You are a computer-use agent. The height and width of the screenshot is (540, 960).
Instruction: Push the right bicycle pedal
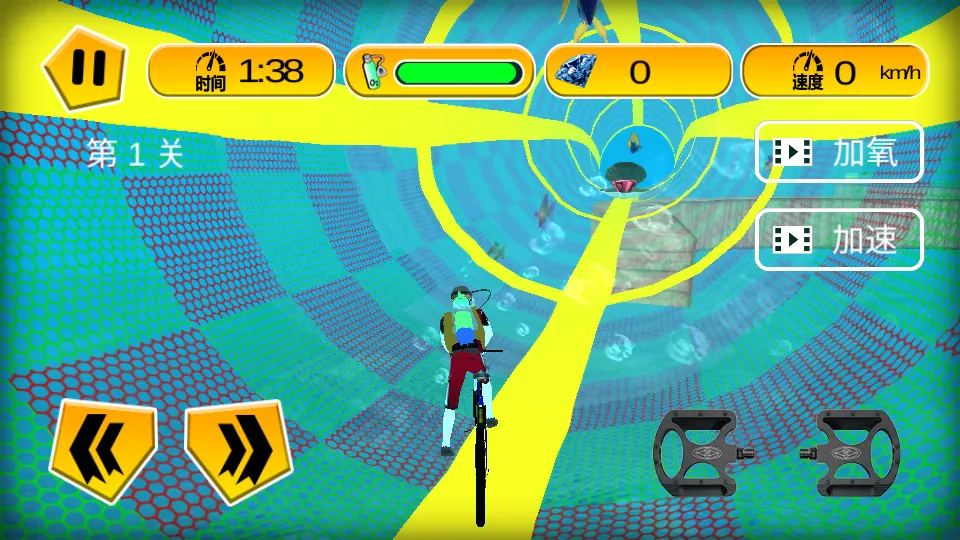[848, 453]
